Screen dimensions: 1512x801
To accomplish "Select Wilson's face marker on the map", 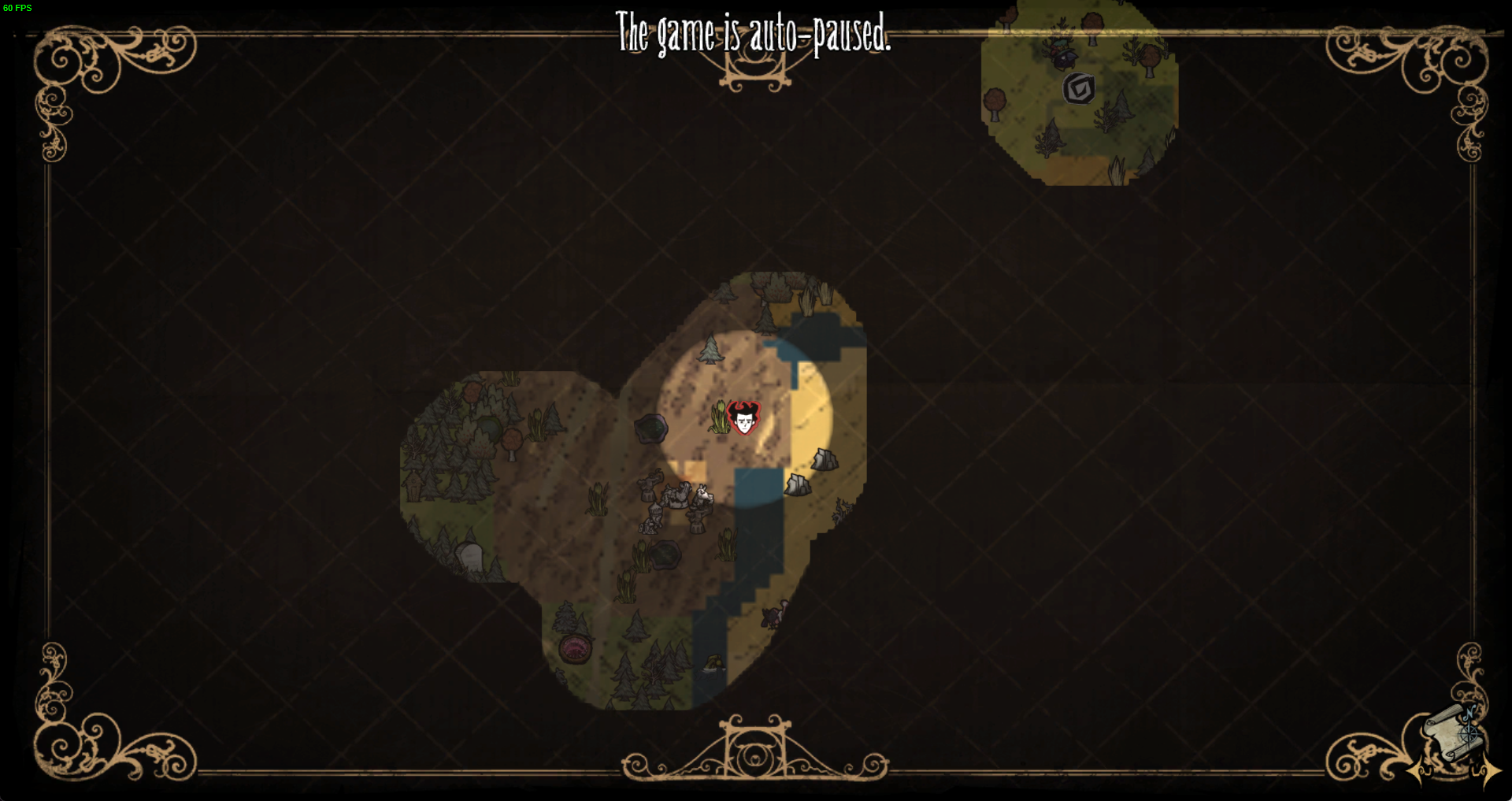I will [743, 417].
